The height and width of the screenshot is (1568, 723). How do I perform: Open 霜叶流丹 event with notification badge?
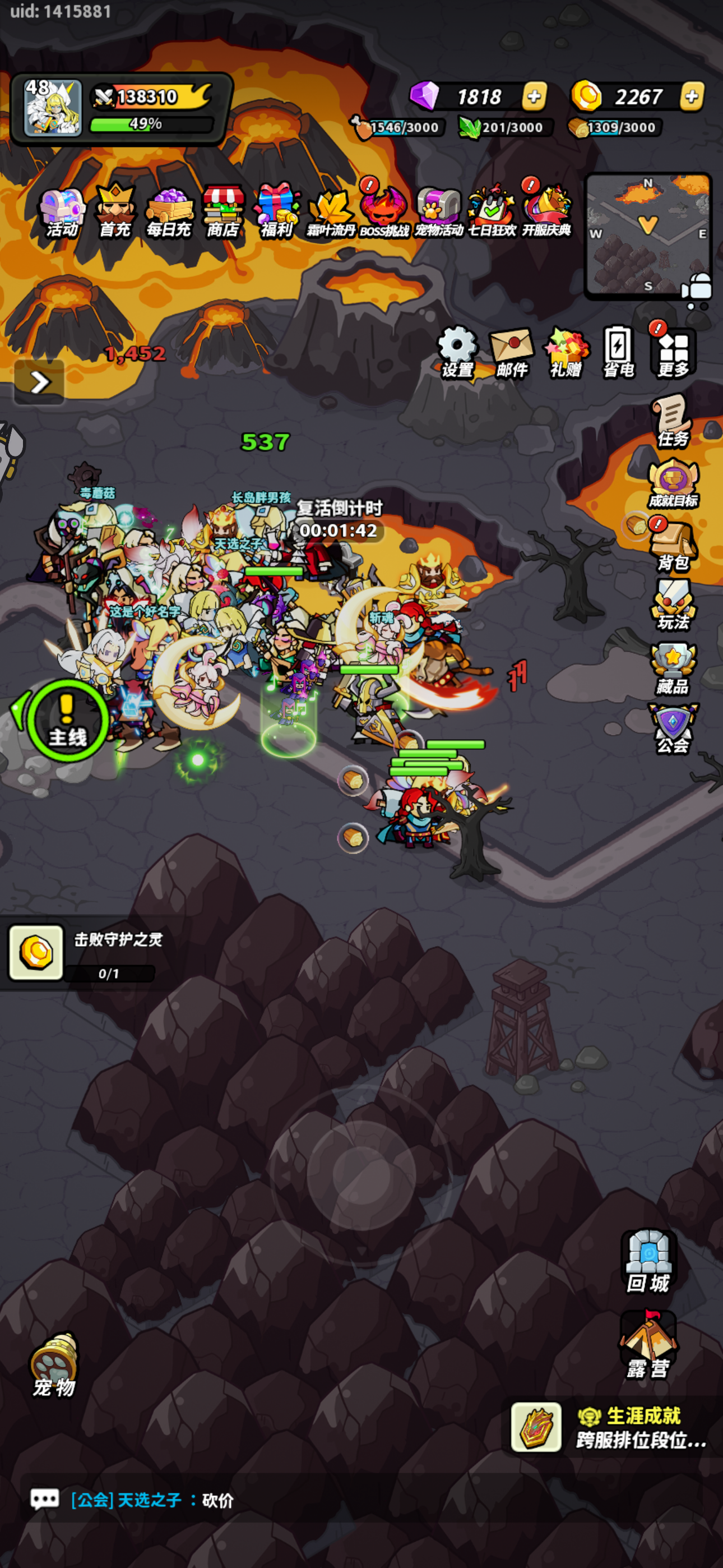tap(332, 212)
